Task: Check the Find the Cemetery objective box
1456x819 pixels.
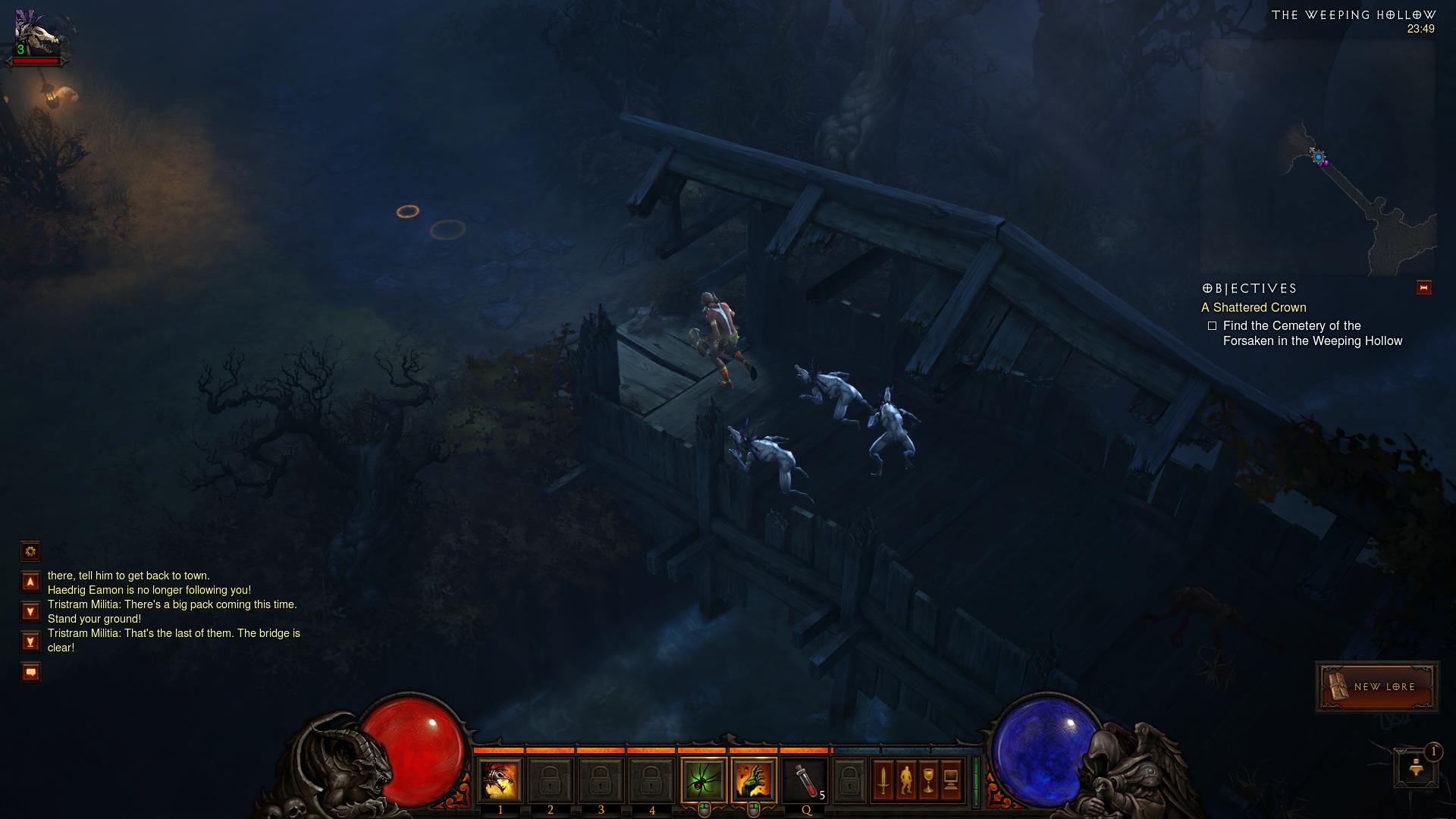Action: coord(1213,325)
